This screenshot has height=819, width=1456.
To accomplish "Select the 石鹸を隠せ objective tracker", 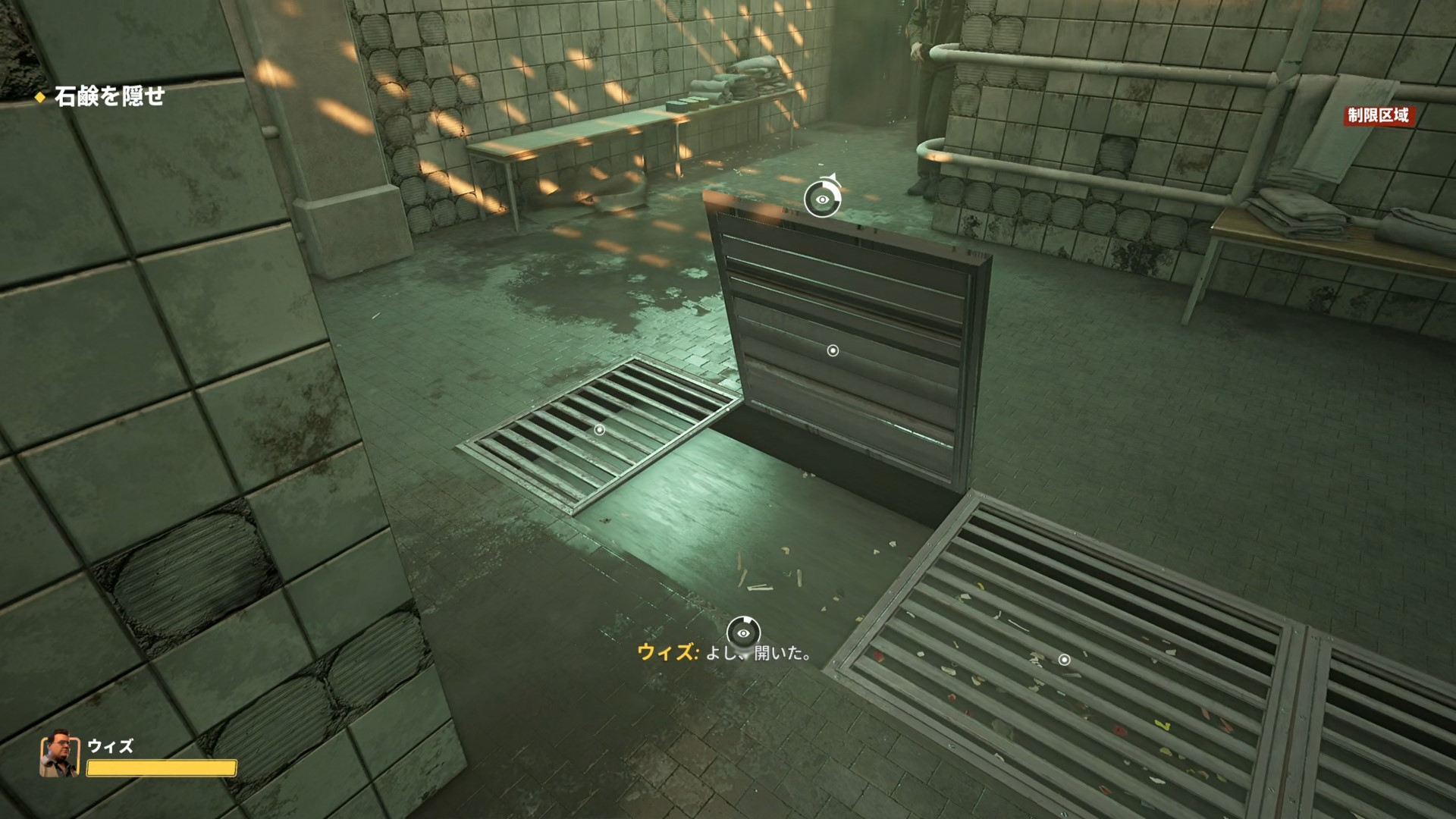I will 108,96.
